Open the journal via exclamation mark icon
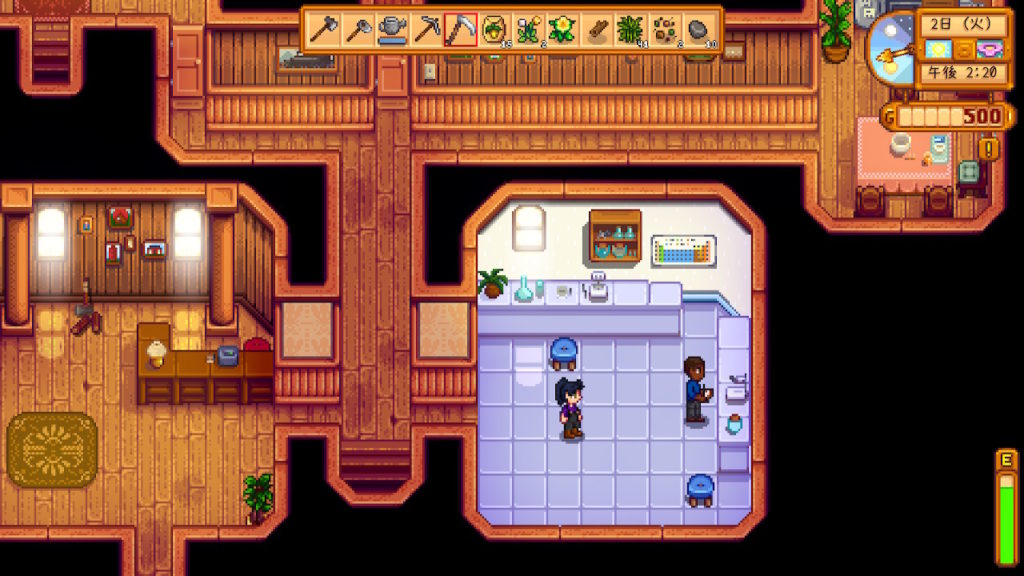 pos(990,149)
